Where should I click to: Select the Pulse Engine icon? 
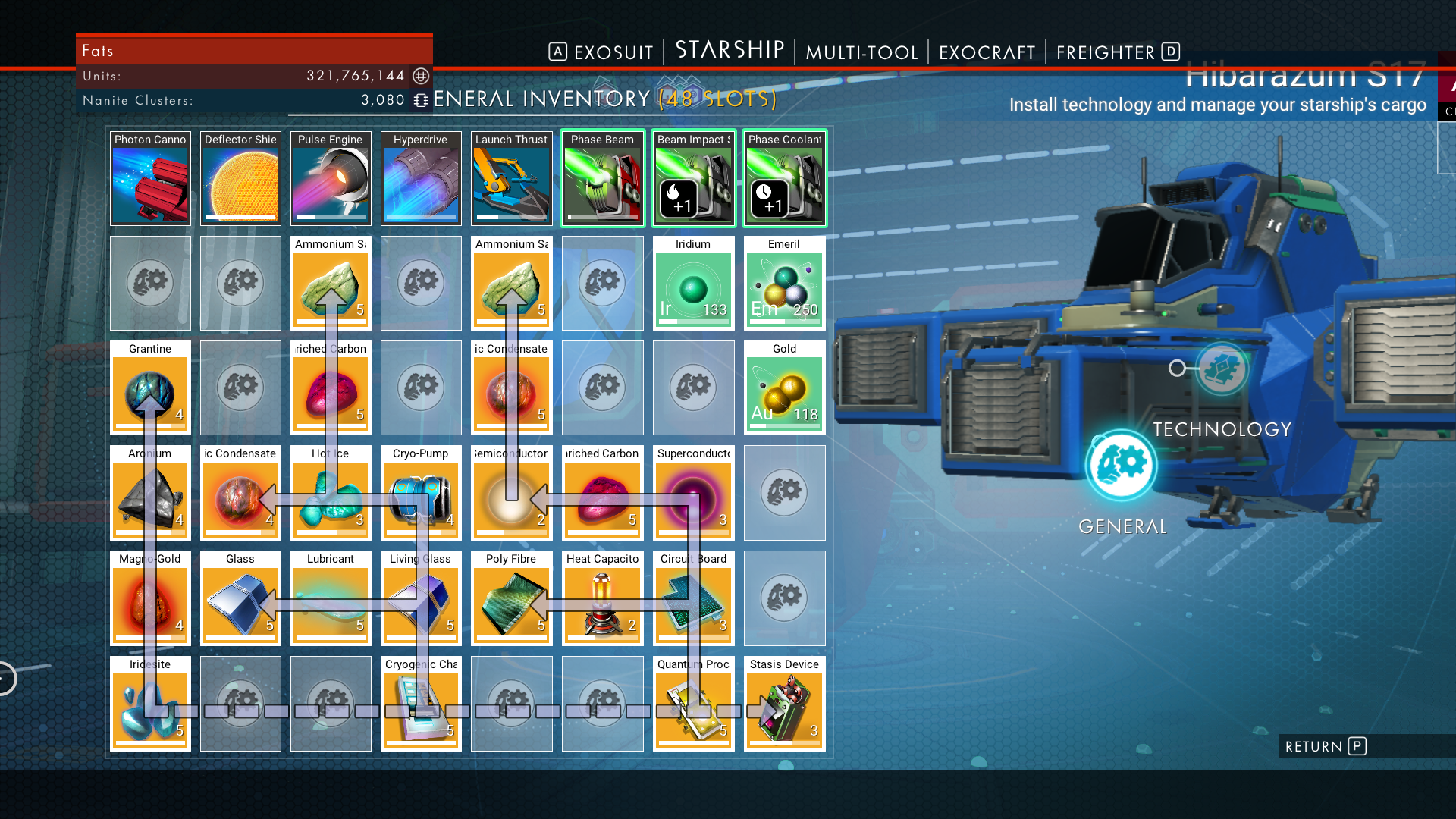[x=331, y=178]
